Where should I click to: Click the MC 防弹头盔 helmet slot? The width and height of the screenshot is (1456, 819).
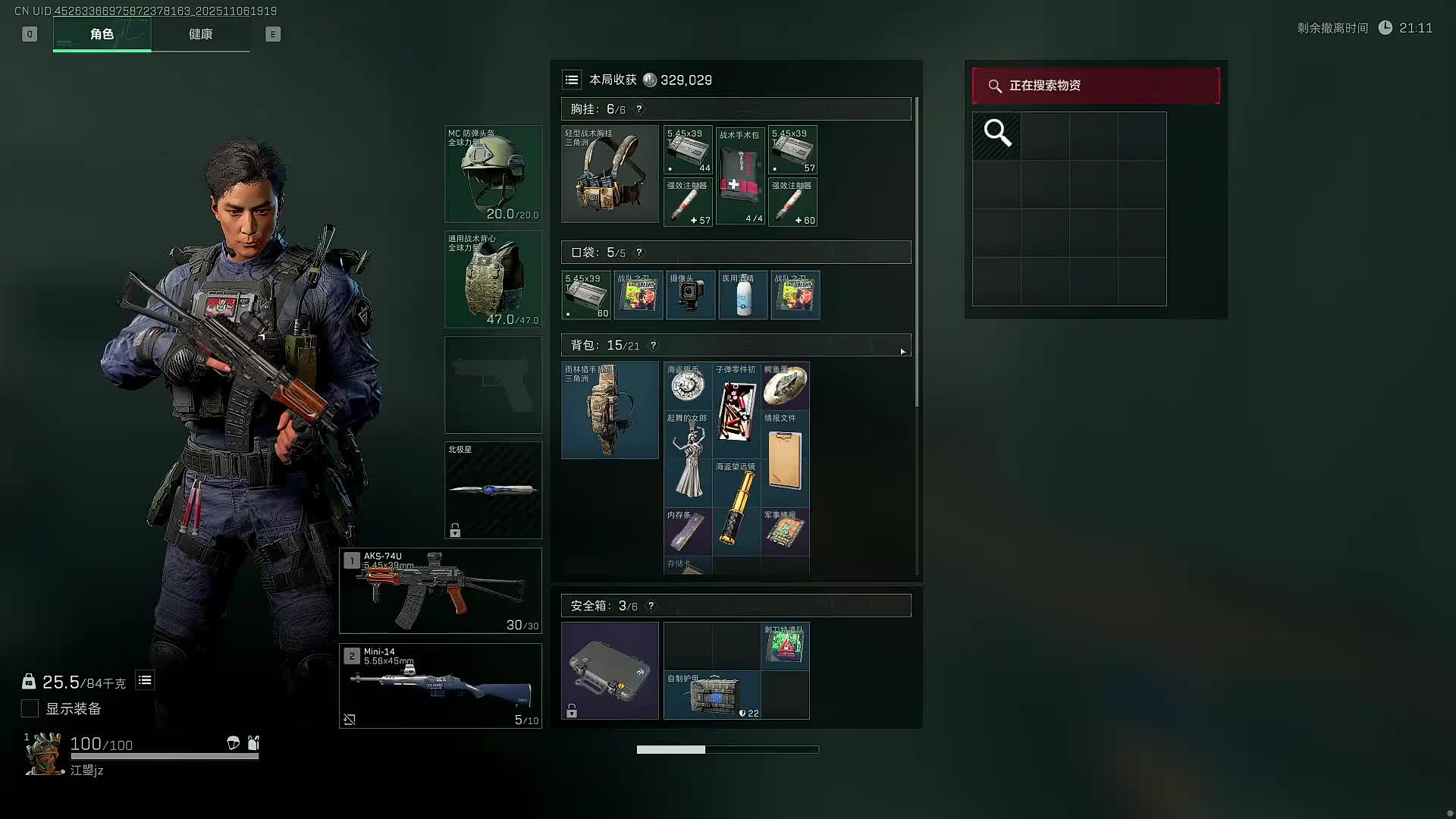493,174
